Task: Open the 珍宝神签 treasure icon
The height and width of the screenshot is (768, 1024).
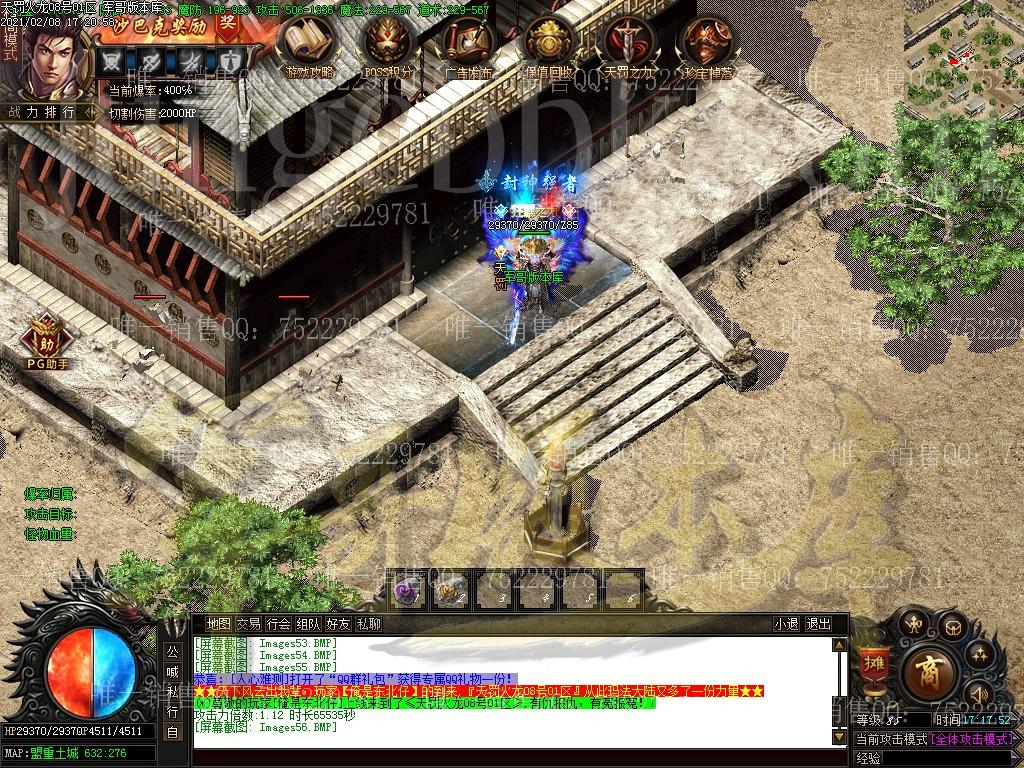Action: point(707,45)
